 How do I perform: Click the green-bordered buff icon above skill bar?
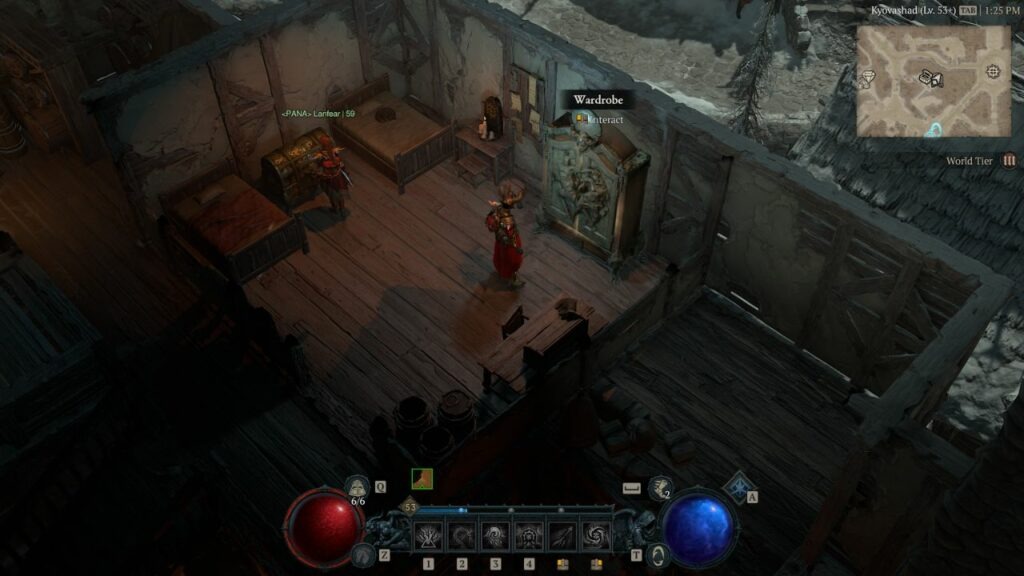click(423, 479)
